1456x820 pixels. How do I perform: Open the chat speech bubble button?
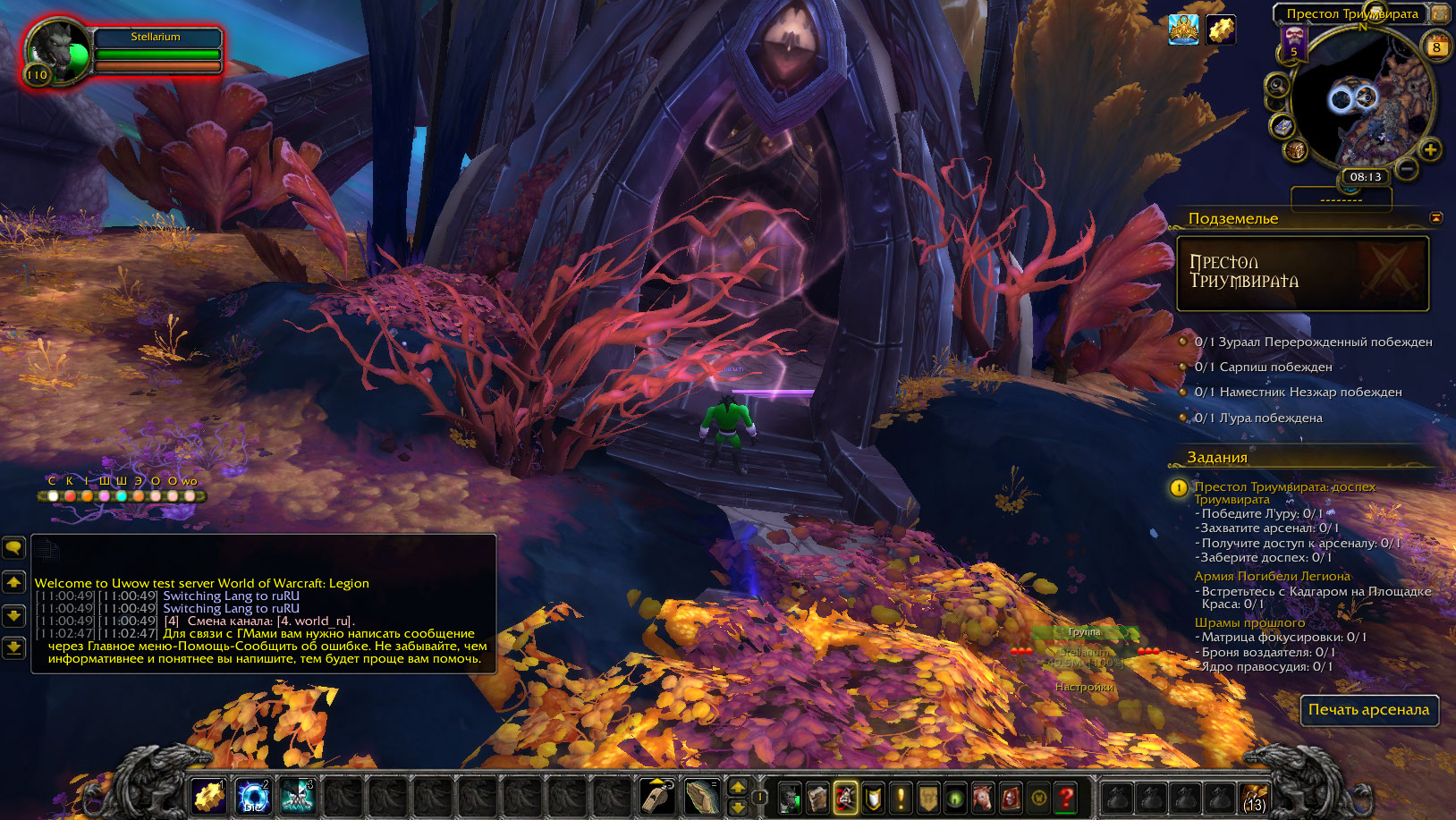[x=13, y=546]
